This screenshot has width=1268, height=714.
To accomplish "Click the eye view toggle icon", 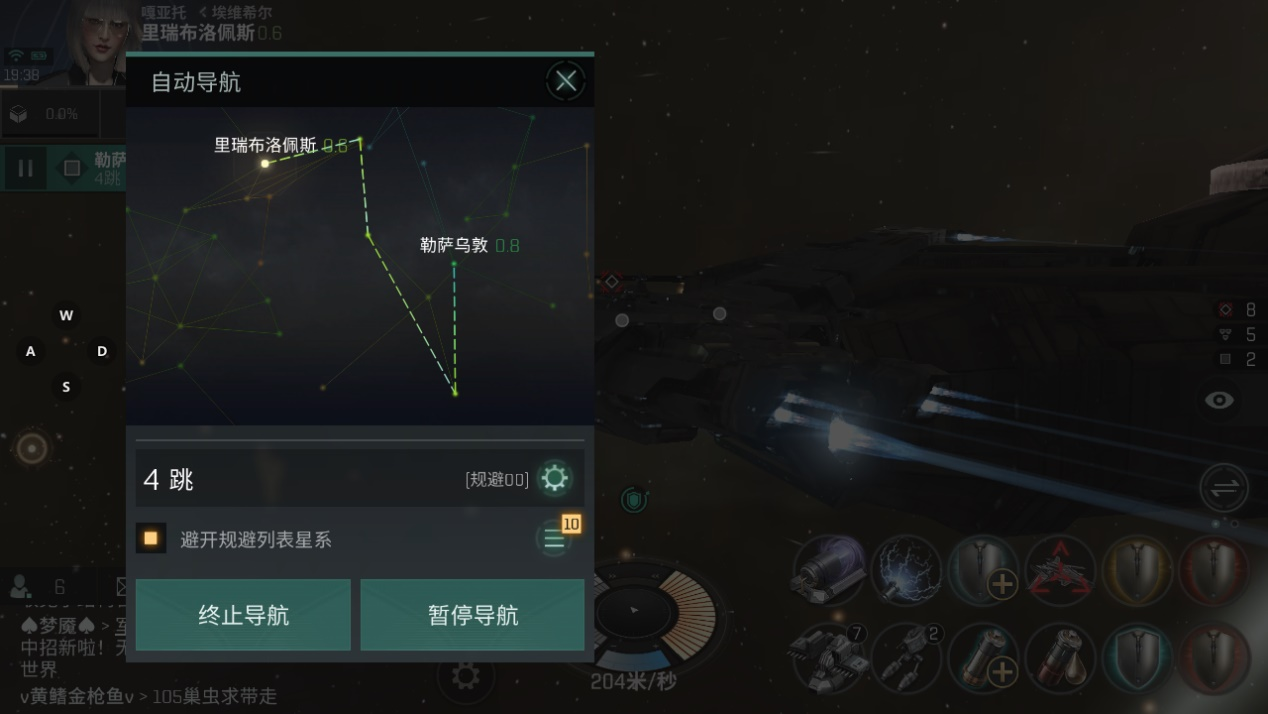I will [1219, 401].
